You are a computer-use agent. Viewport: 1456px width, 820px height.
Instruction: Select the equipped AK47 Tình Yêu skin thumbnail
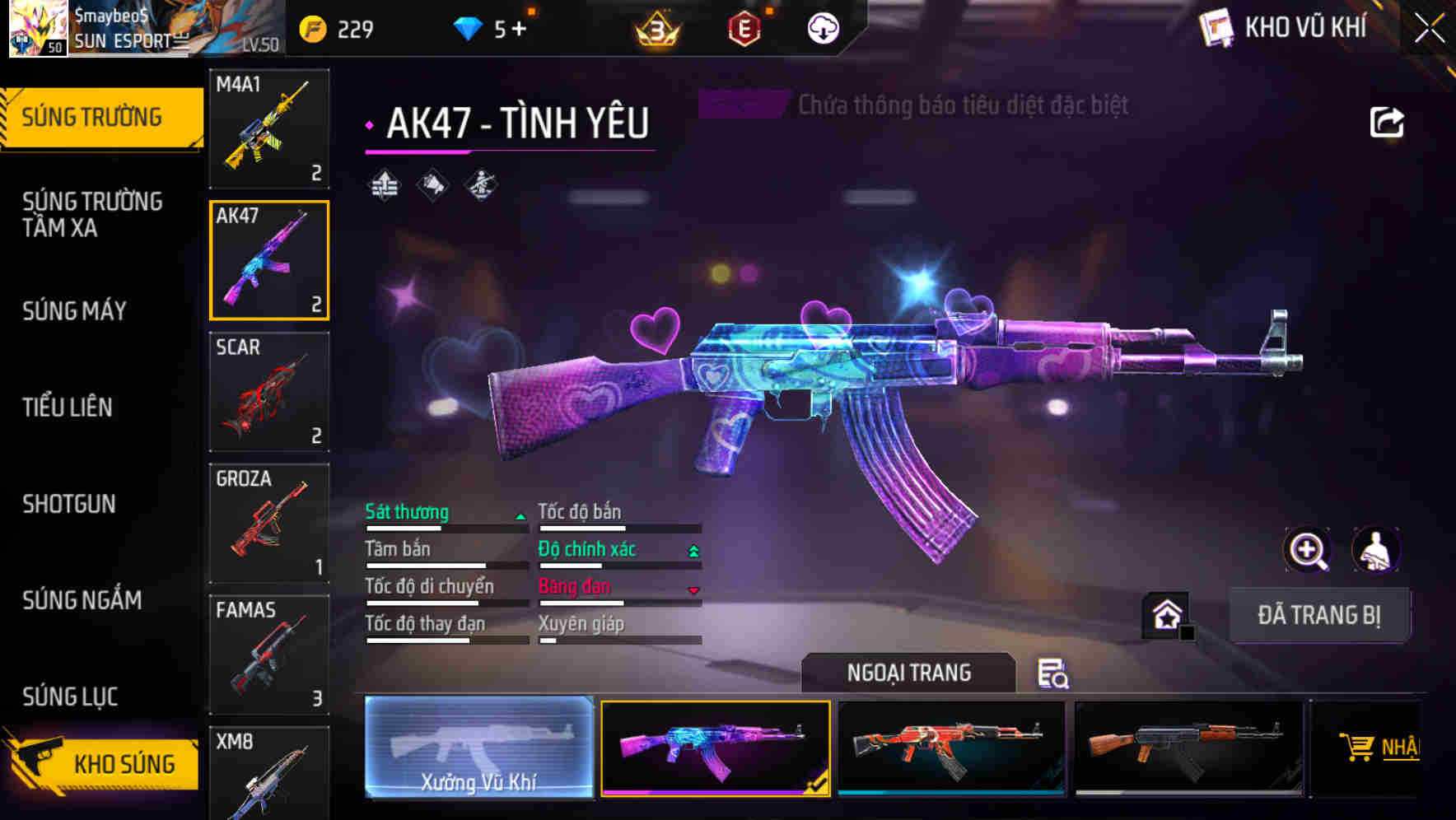click(x=716, y=748)
